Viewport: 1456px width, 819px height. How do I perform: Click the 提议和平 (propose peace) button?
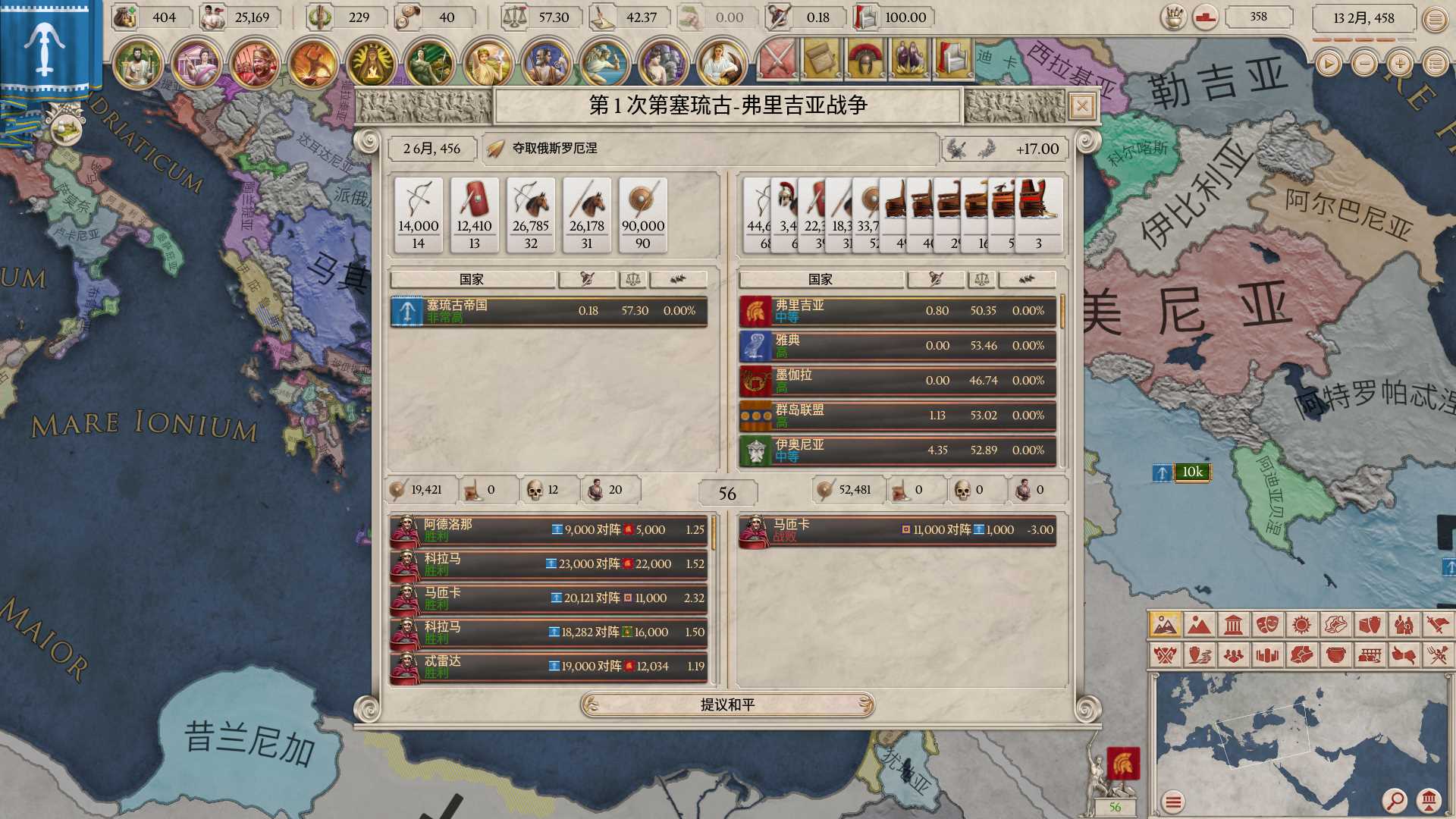point(727,704)
